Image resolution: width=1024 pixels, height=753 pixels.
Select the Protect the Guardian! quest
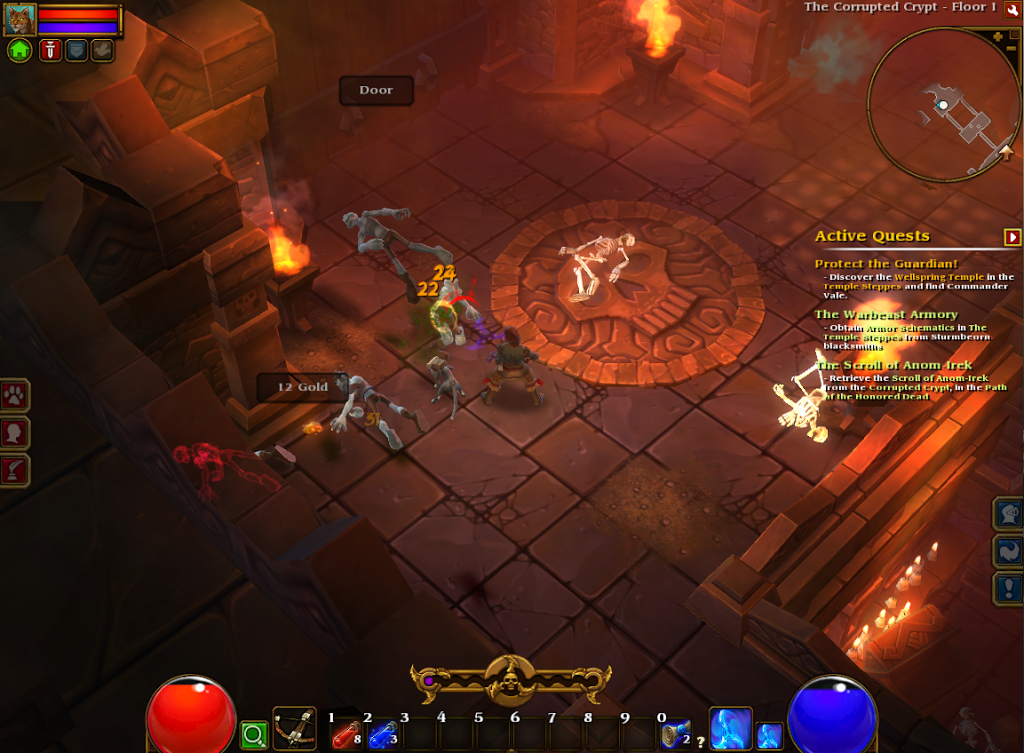[x=872, y=264]
